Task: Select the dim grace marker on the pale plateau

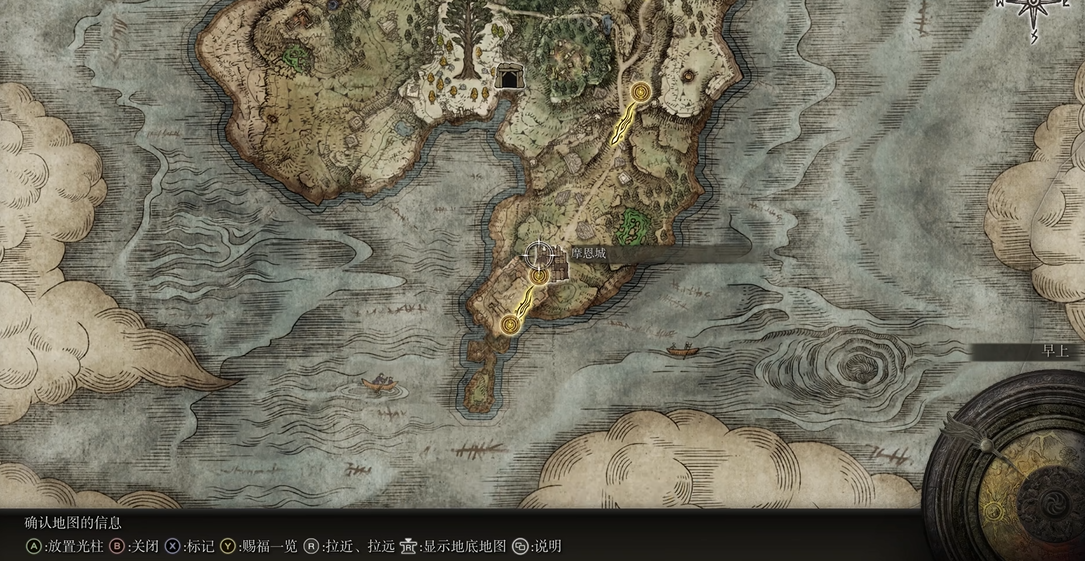Action: point(690,77)
